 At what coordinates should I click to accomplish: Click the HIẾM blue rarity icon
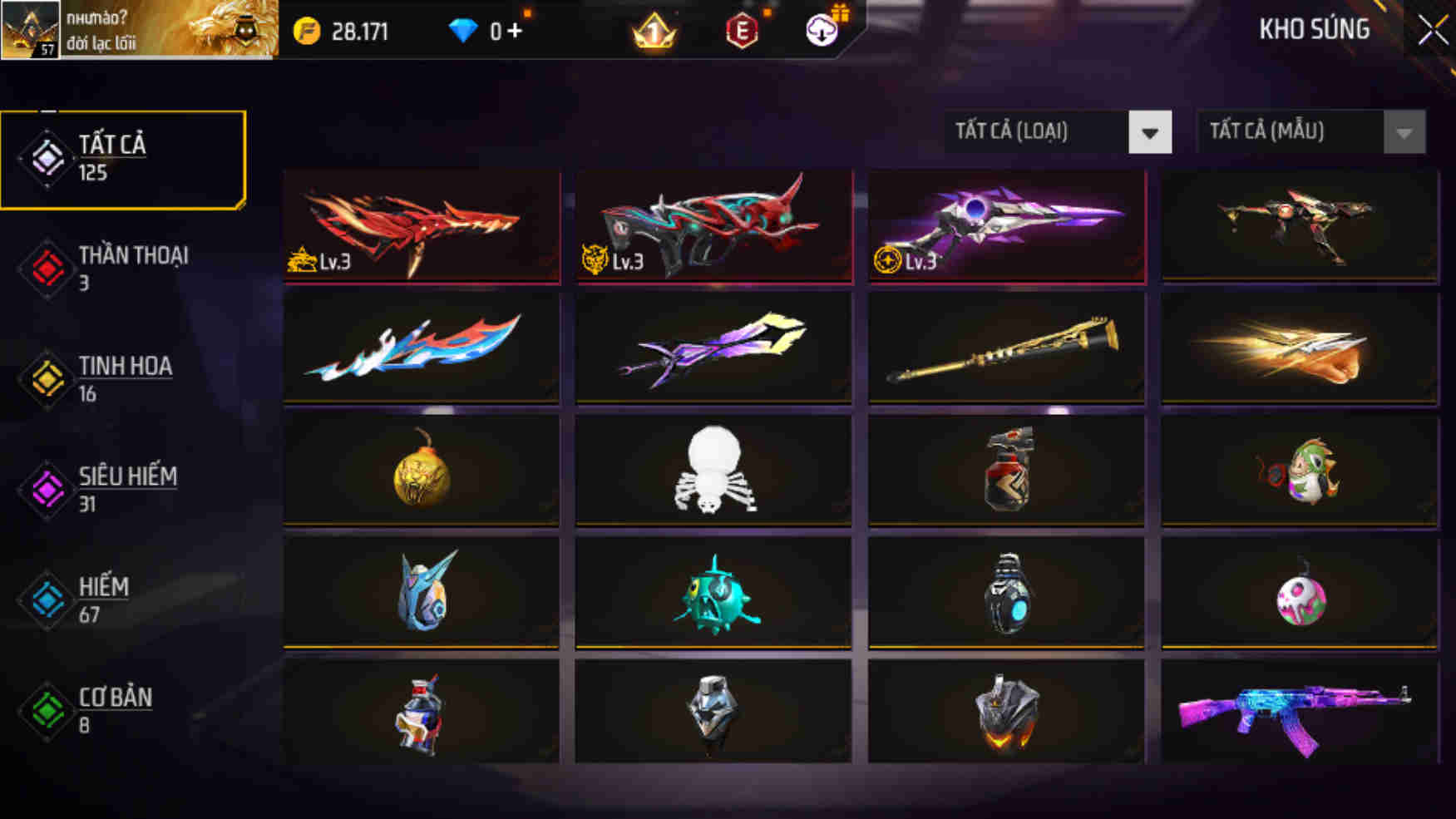click(47, 599)
